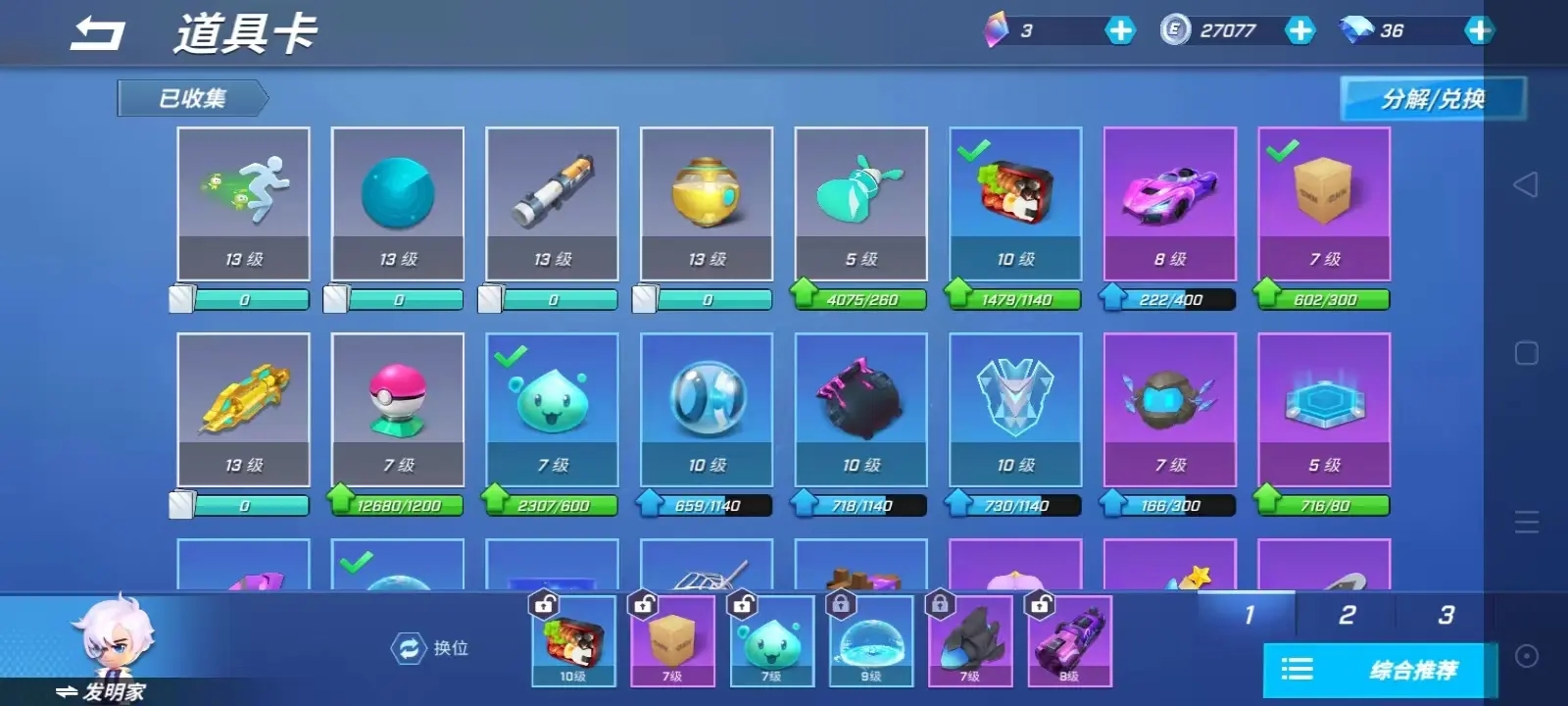Switch to loadout tab 2
The height and width of the screenshot is (706, 1568).
[1347, 615]
